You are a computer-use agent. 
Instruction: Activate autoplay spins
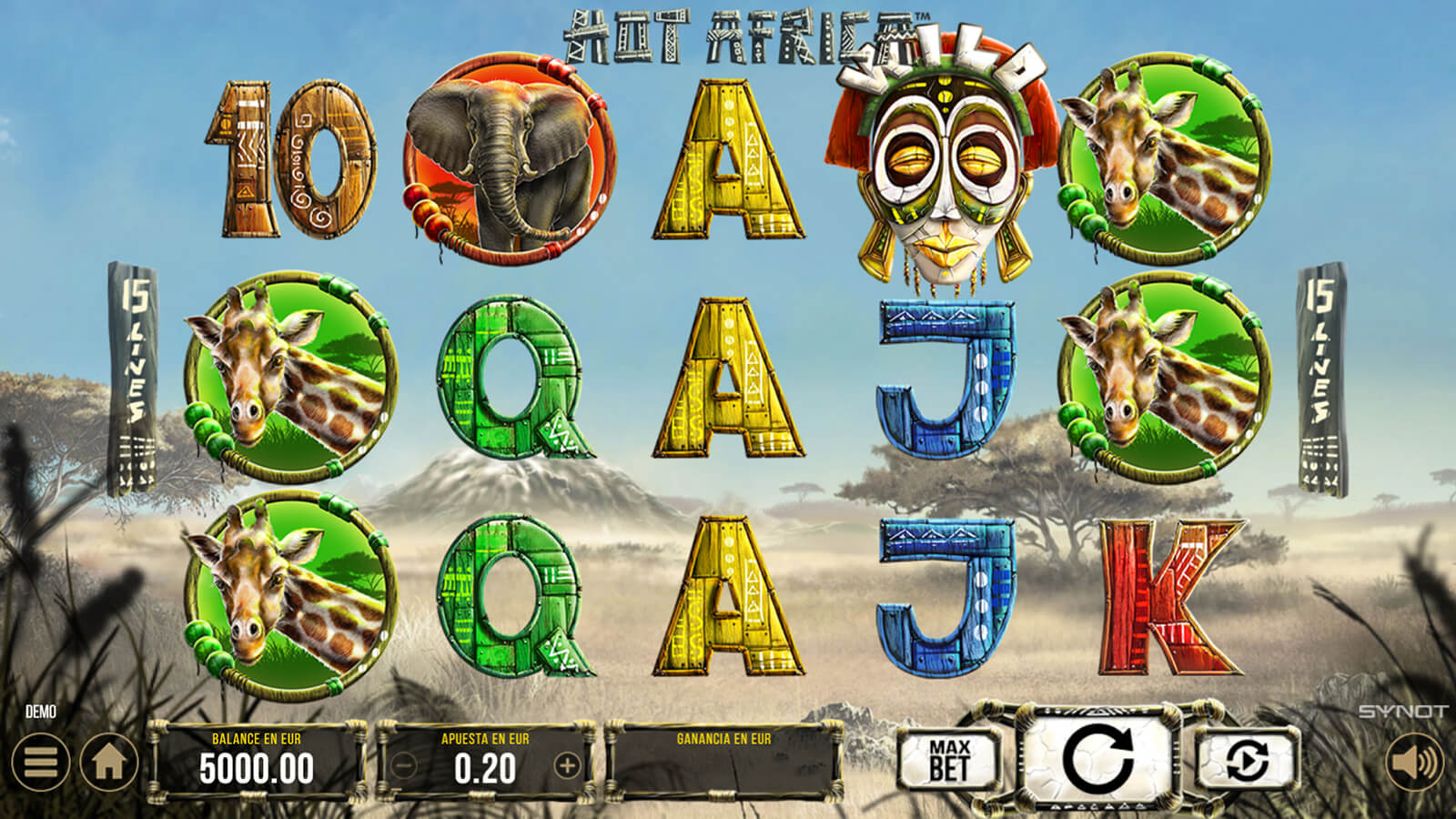pos(1247,760)
